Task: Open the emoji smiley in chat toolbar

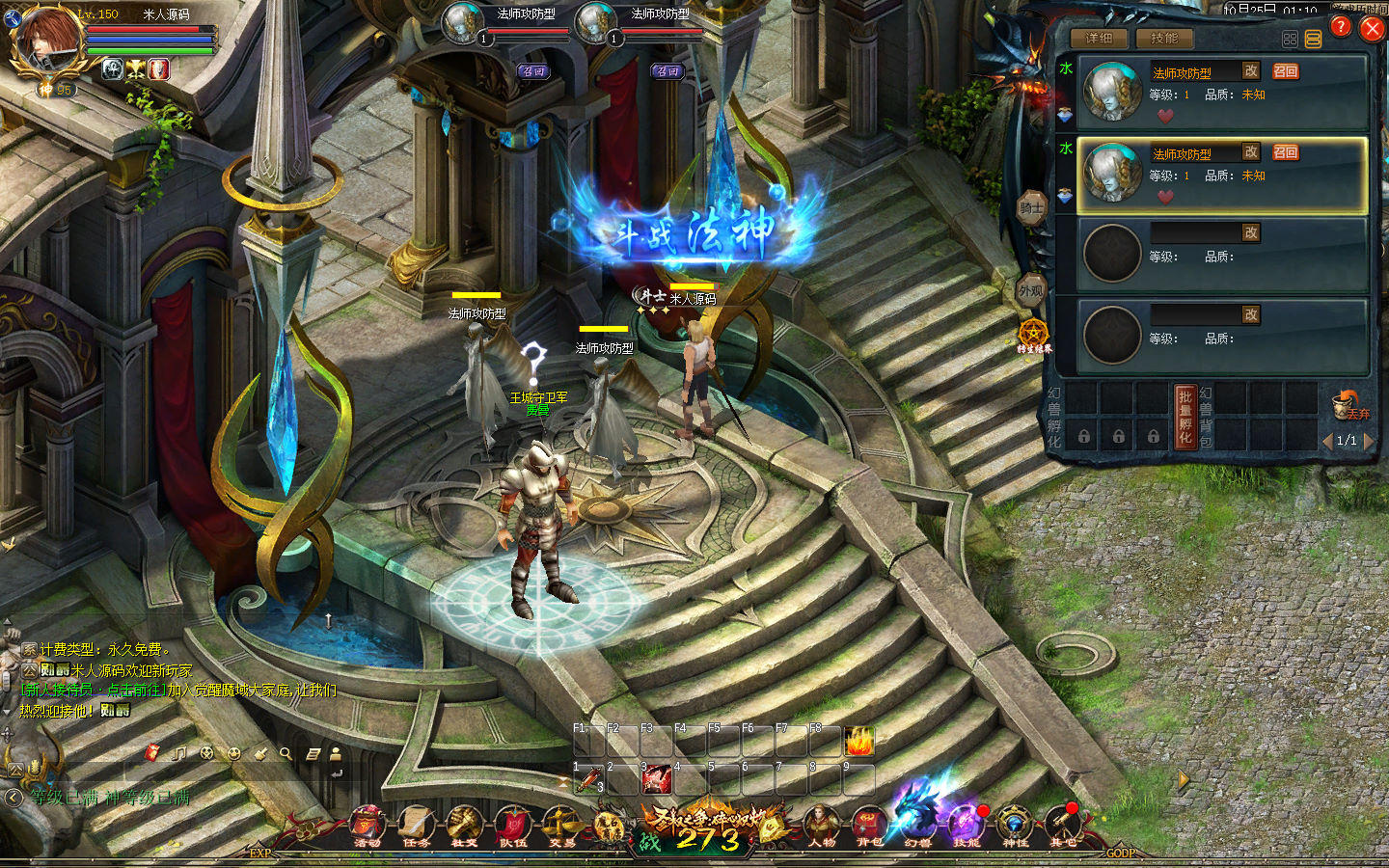Action: tap(233, 754)
